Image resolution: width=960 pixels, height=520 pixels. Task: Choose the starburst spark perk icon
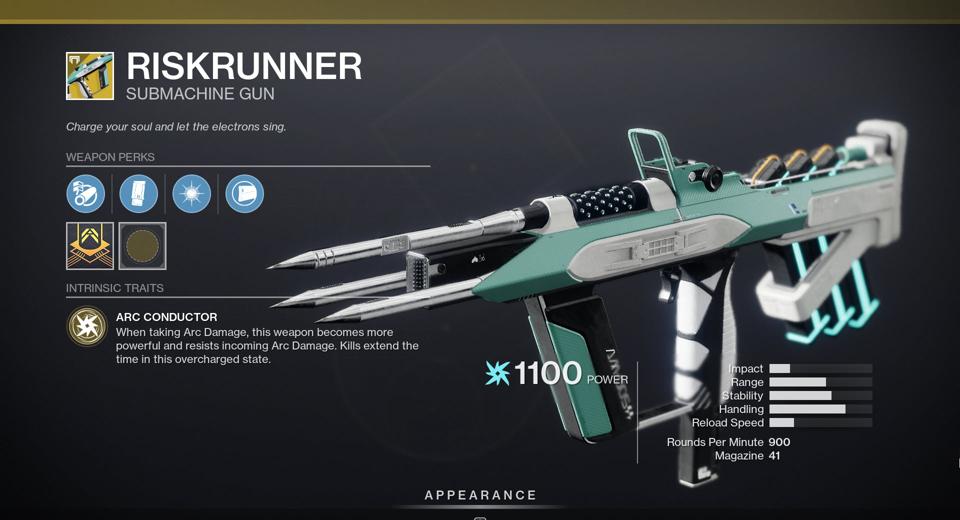tap(191, 193)
